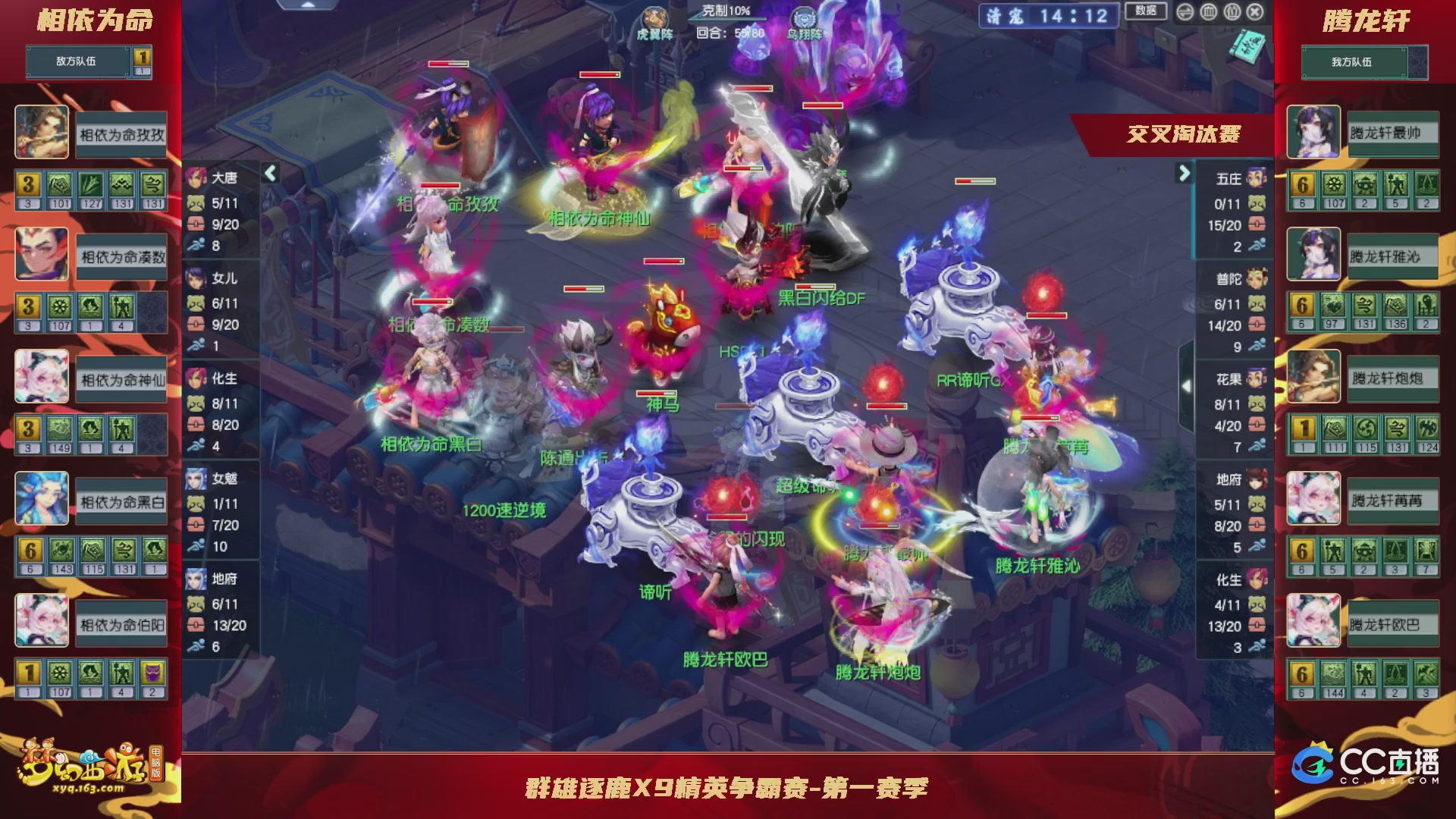The image size is (1456, 819).
Task: Select the 虎翼阵 tiger formation icon
Action: coord(655,17)
